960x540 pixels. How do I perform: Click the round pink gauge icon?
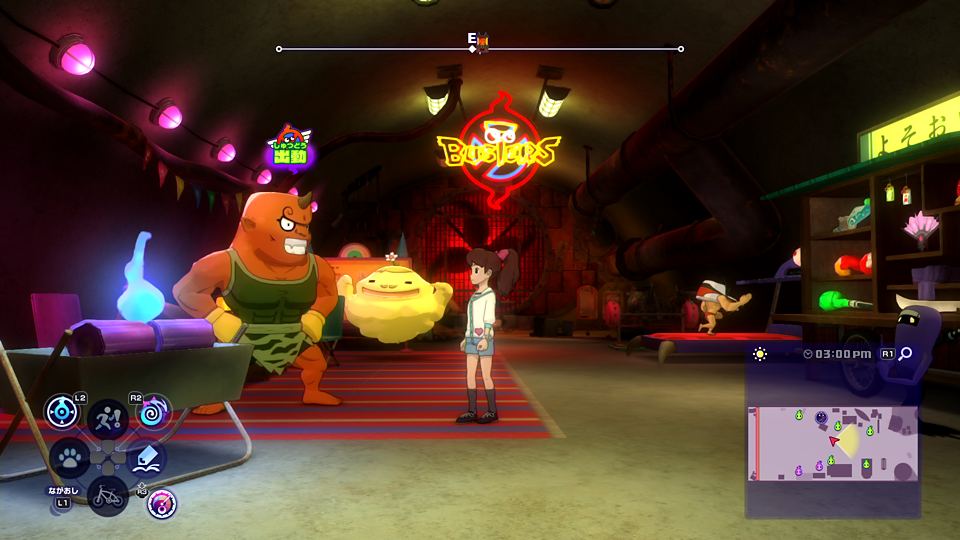162,503
